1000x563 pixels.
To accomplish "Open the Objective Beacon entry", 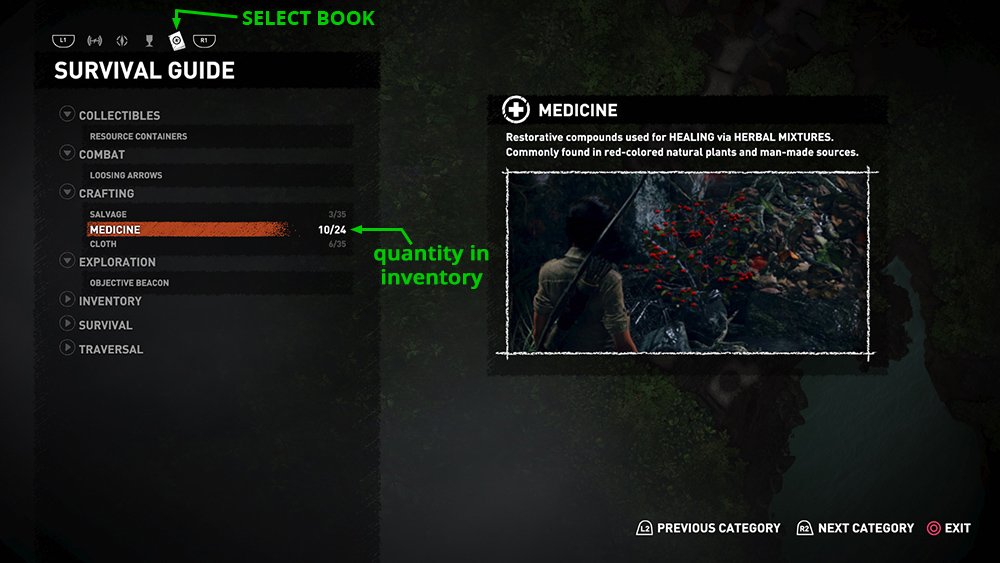I will click(x=129, y=283).
